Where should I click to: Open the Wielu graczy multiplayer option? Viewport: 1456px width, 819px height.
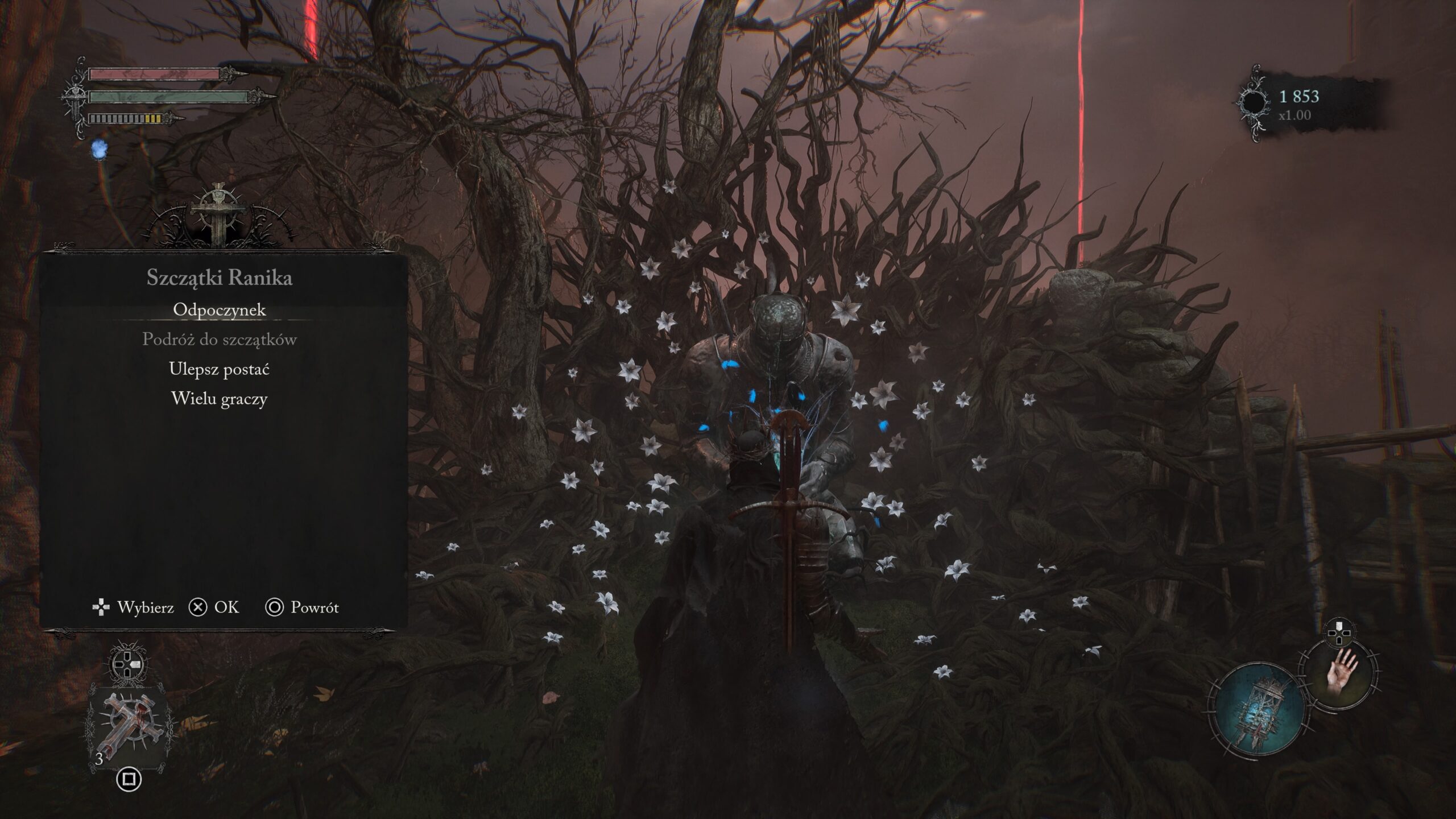coord(220,399)
